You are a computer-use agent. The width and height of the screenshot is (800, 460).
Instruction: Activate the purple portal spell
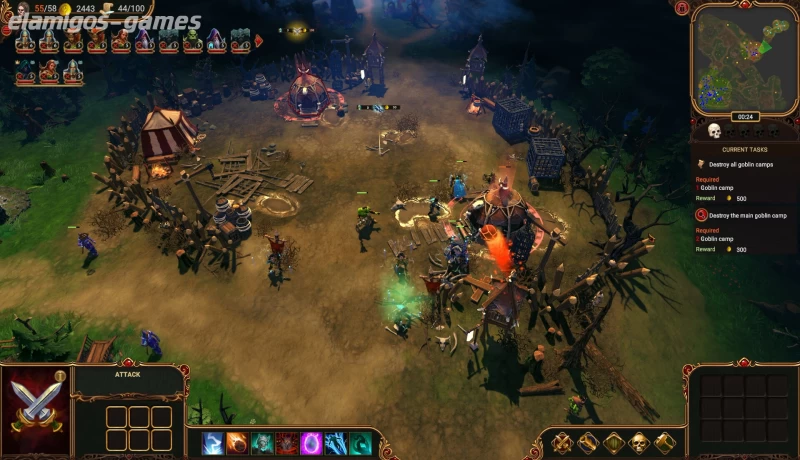[x=311, y=443]
